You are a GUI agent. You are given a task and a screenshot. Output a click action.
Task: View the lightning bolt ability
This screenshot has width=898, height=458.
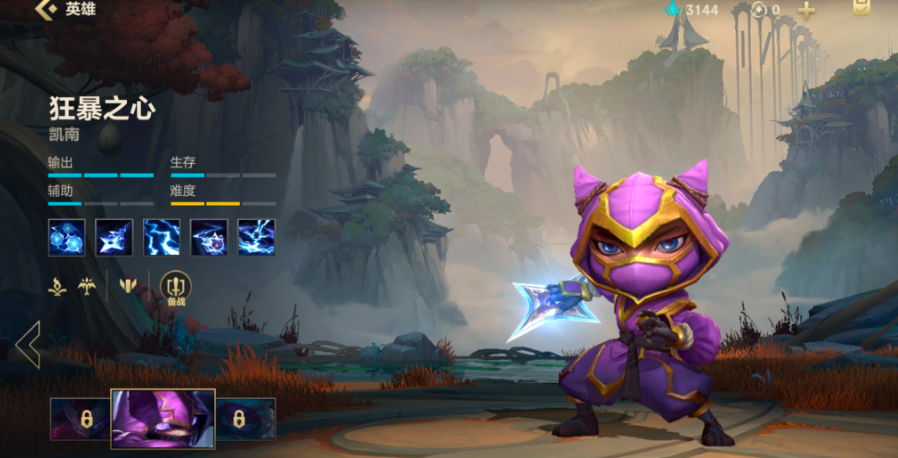point(161,237)
